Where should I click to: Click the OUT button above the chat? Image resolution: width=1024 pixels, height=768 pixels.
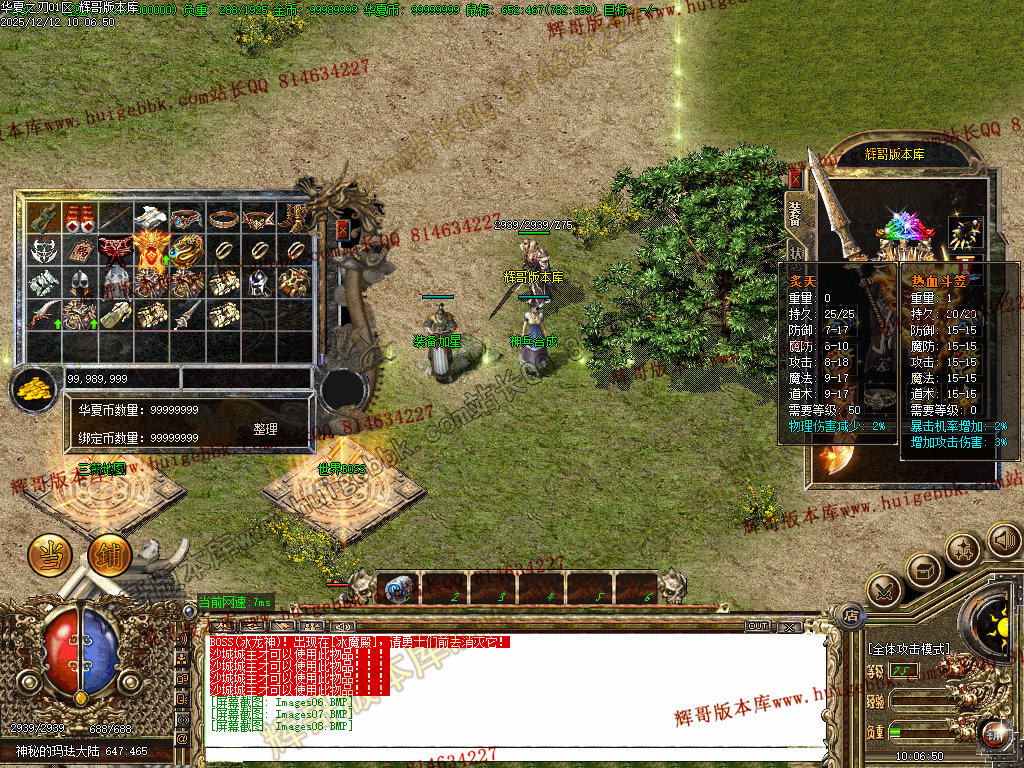757,626
